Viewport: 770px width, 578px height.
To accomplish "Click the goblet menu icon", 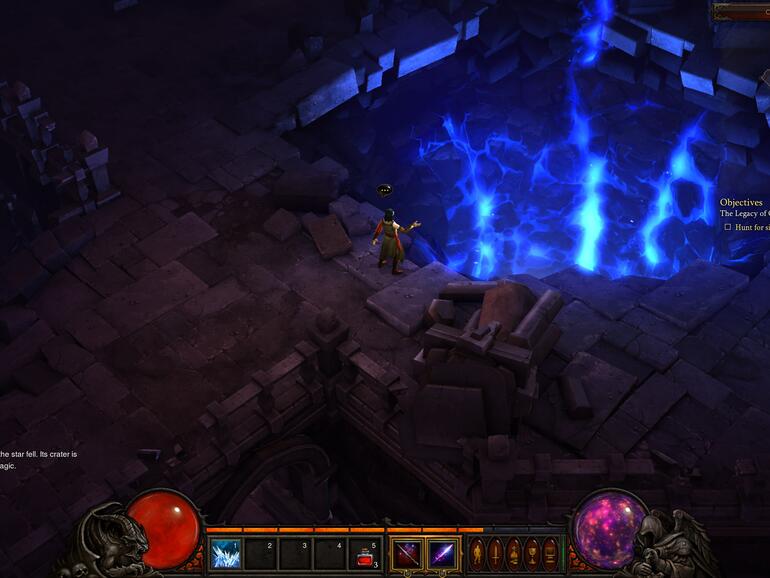I will pos(532,553).
